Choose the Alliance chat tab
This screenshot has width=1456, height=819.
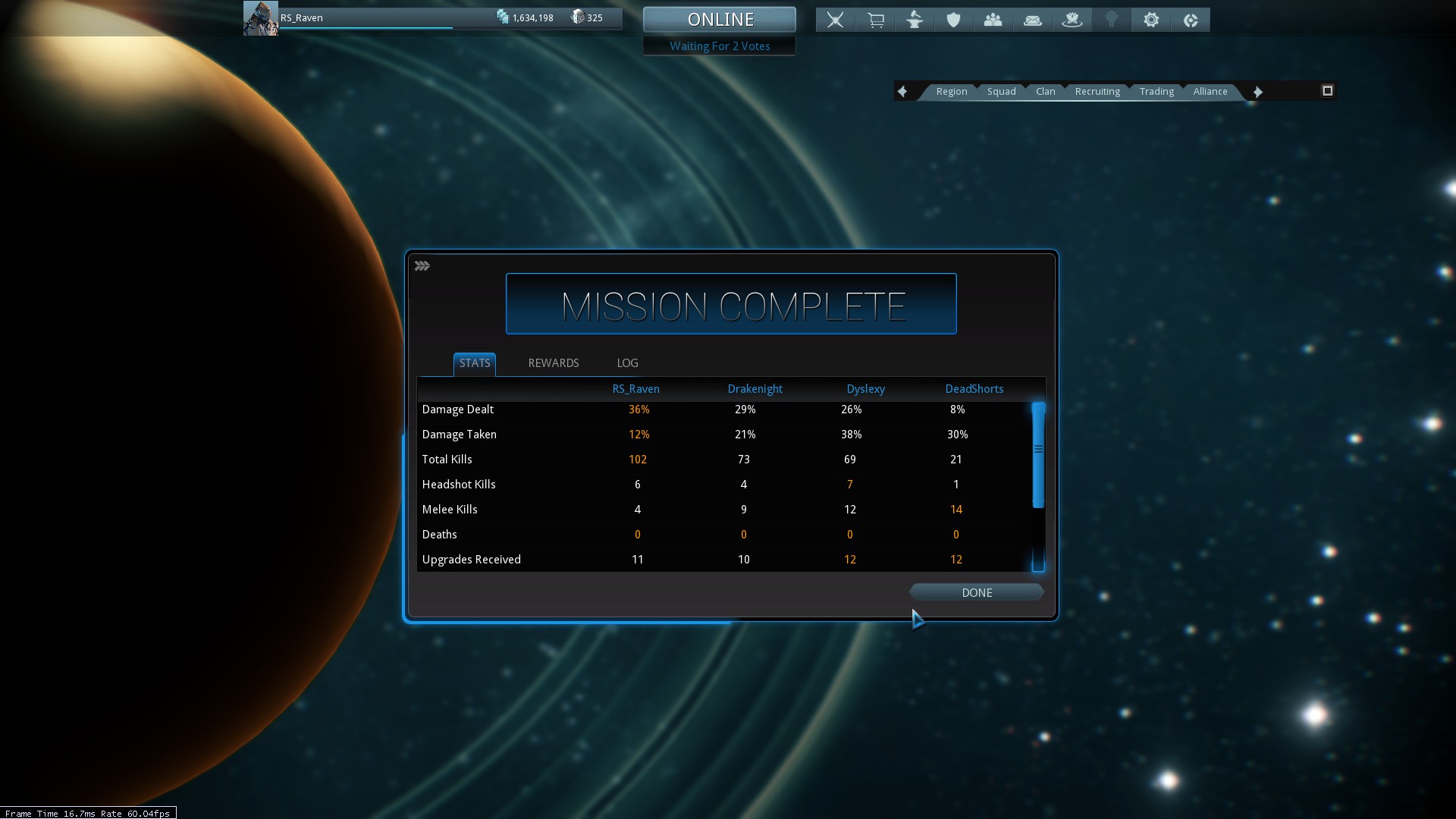click(1210, 92)
